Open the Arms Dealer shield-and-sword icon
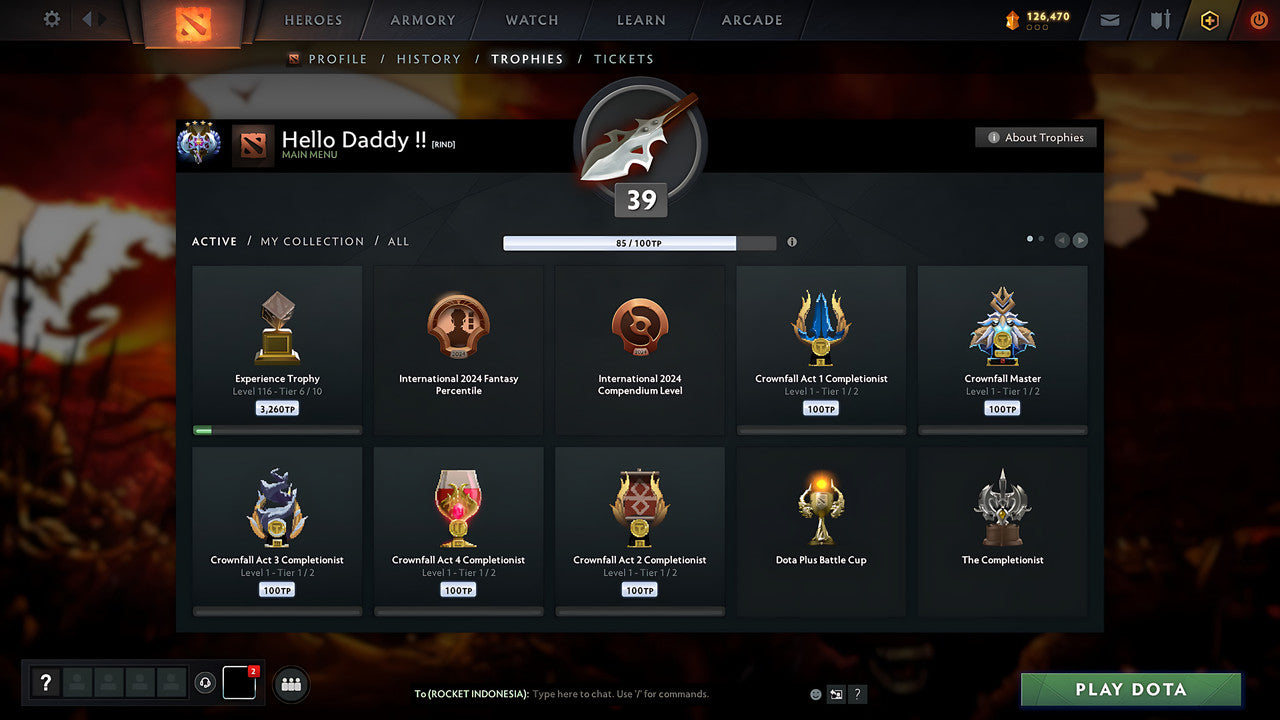Screen dimensions: 1280x720 tap(1160, 20)
